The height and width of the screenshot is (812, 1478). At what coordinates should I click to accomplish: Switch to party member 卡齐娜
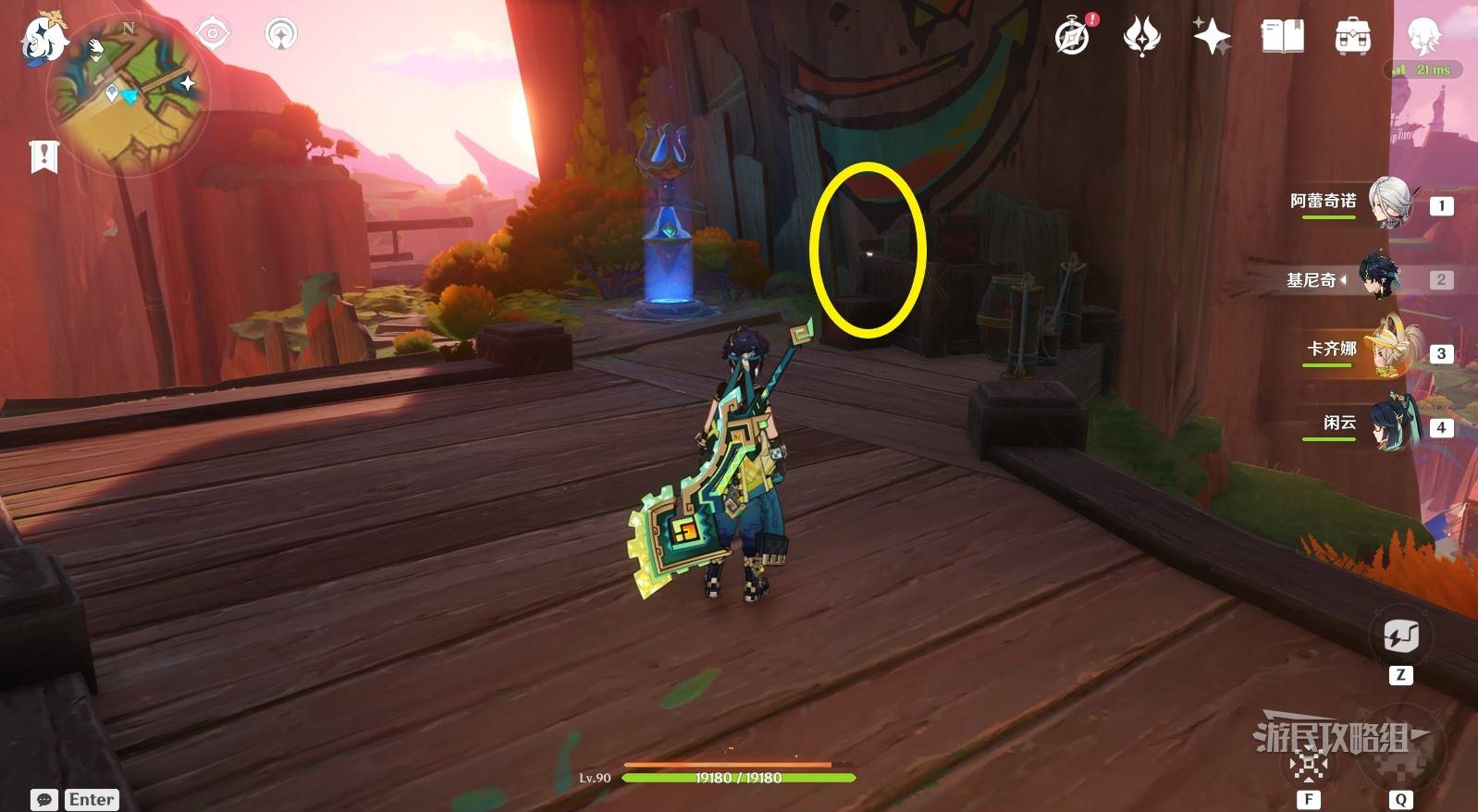click(x=1389, y=351)
